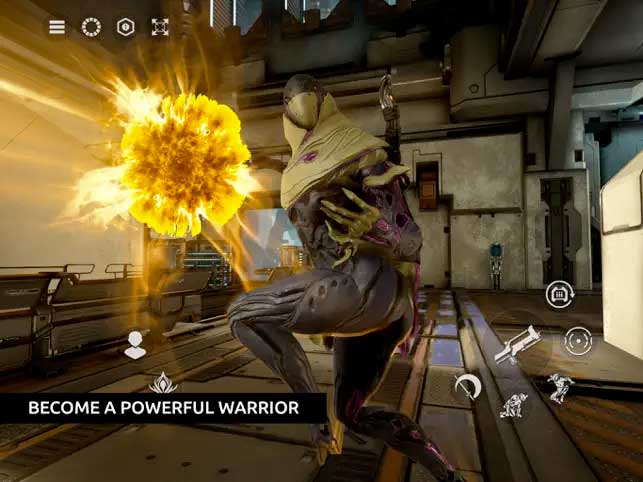The height and width of the screenshot is (482, 643).
Task: Activate the lotus flower icon
Action: pyautogui.click(x=162, y=382)
